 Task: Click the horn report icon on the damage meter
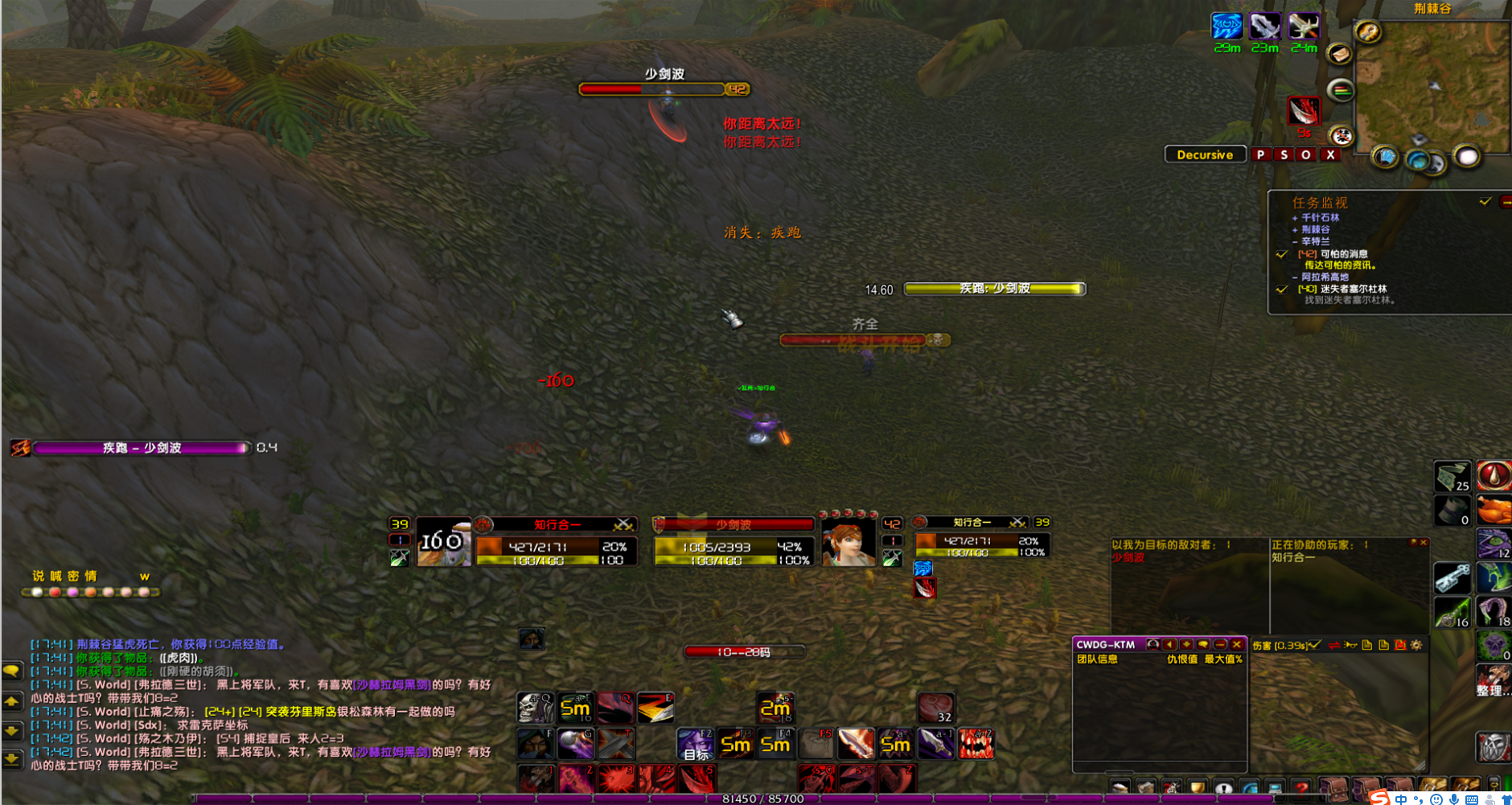pos(1350,644)
